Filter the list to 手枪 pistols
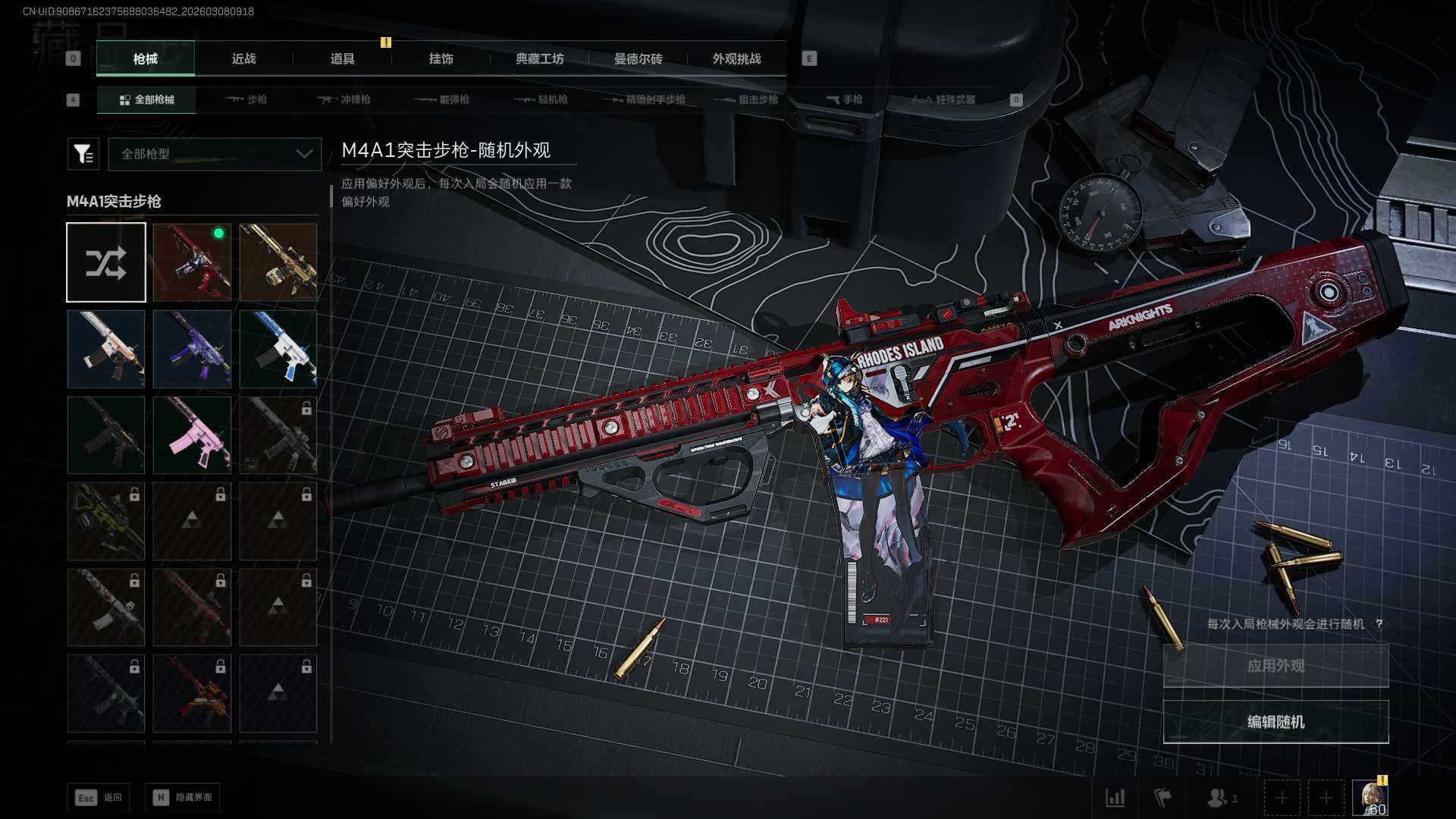Viewport: 1456px width, 819px height. (x=844, y=99)
